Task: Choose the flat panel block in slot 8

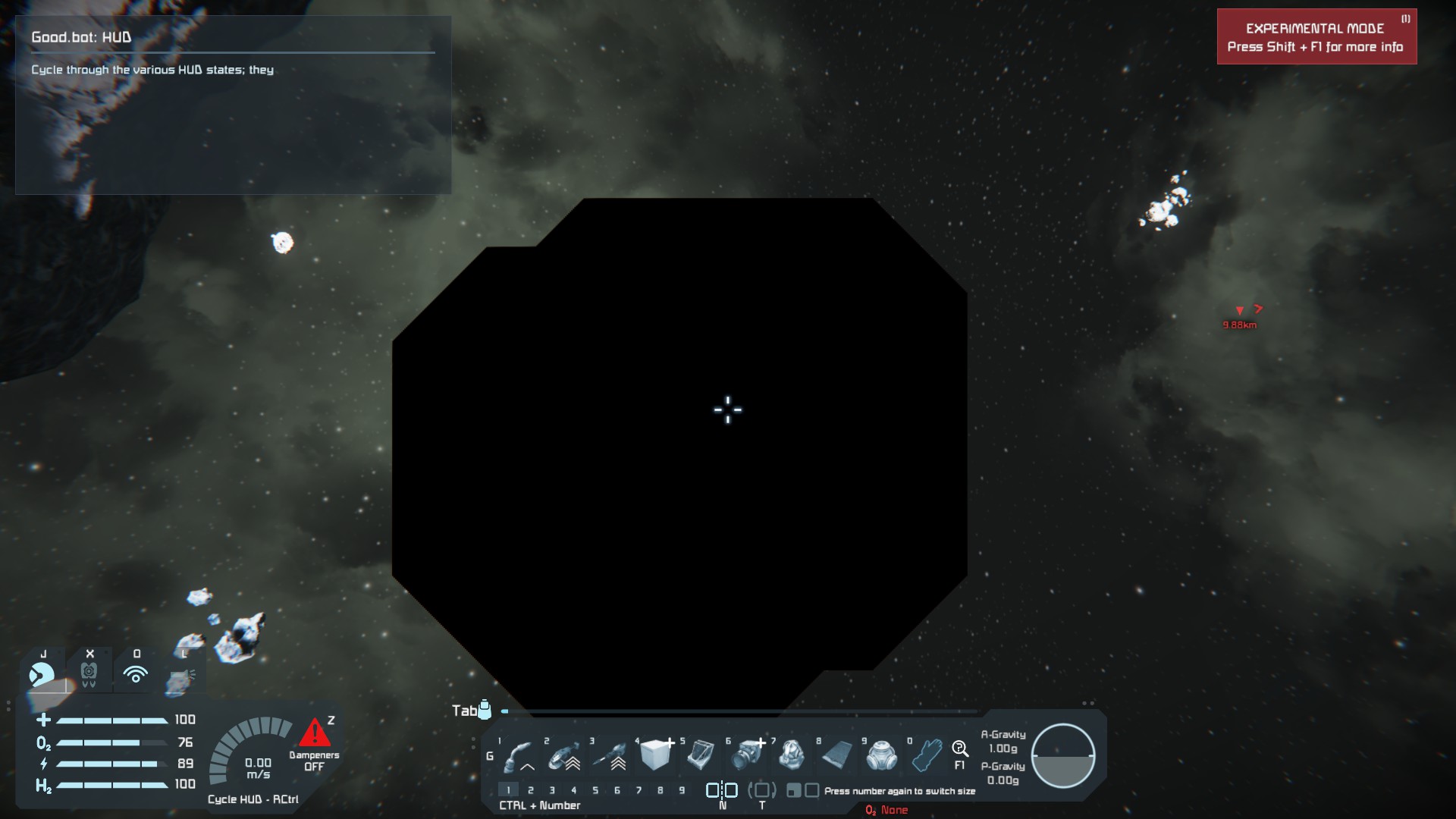Action: 837,755
